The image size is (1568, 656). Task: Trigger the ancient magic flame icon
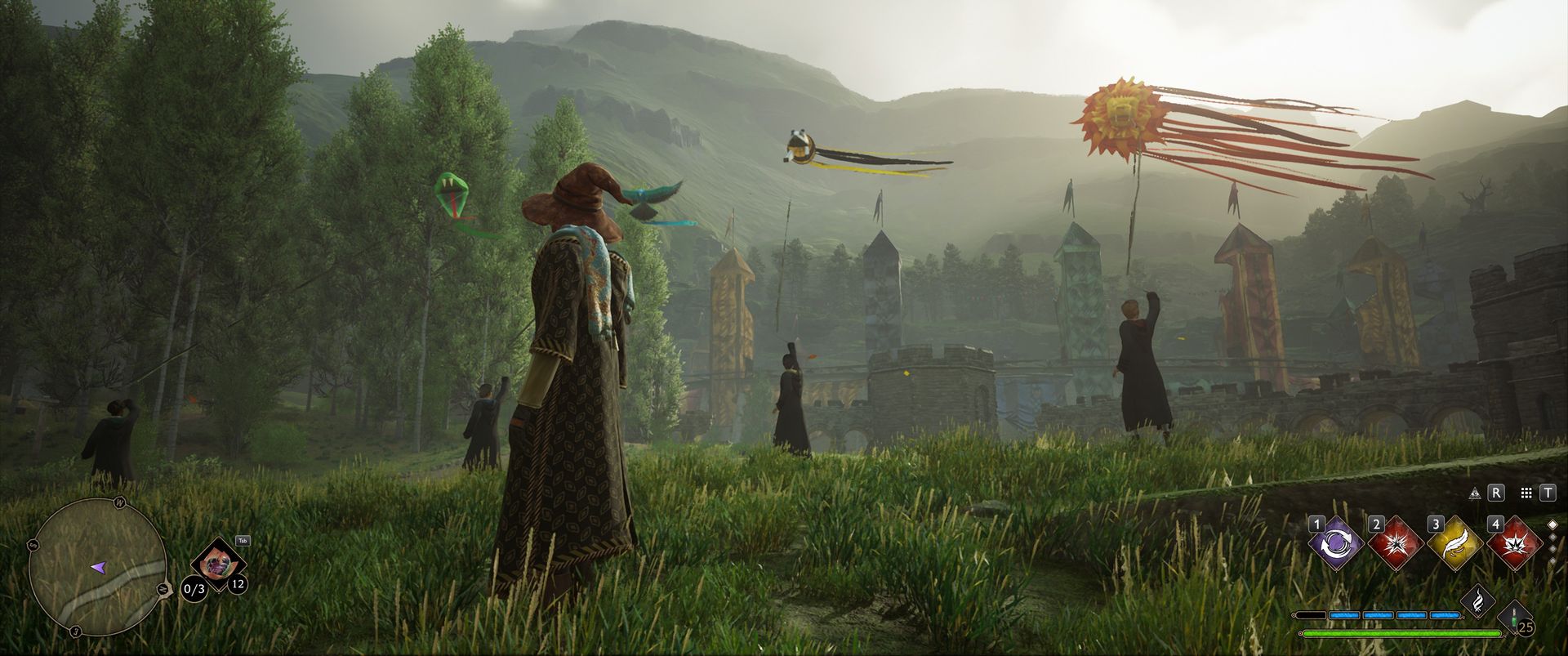pos(1477,602)
